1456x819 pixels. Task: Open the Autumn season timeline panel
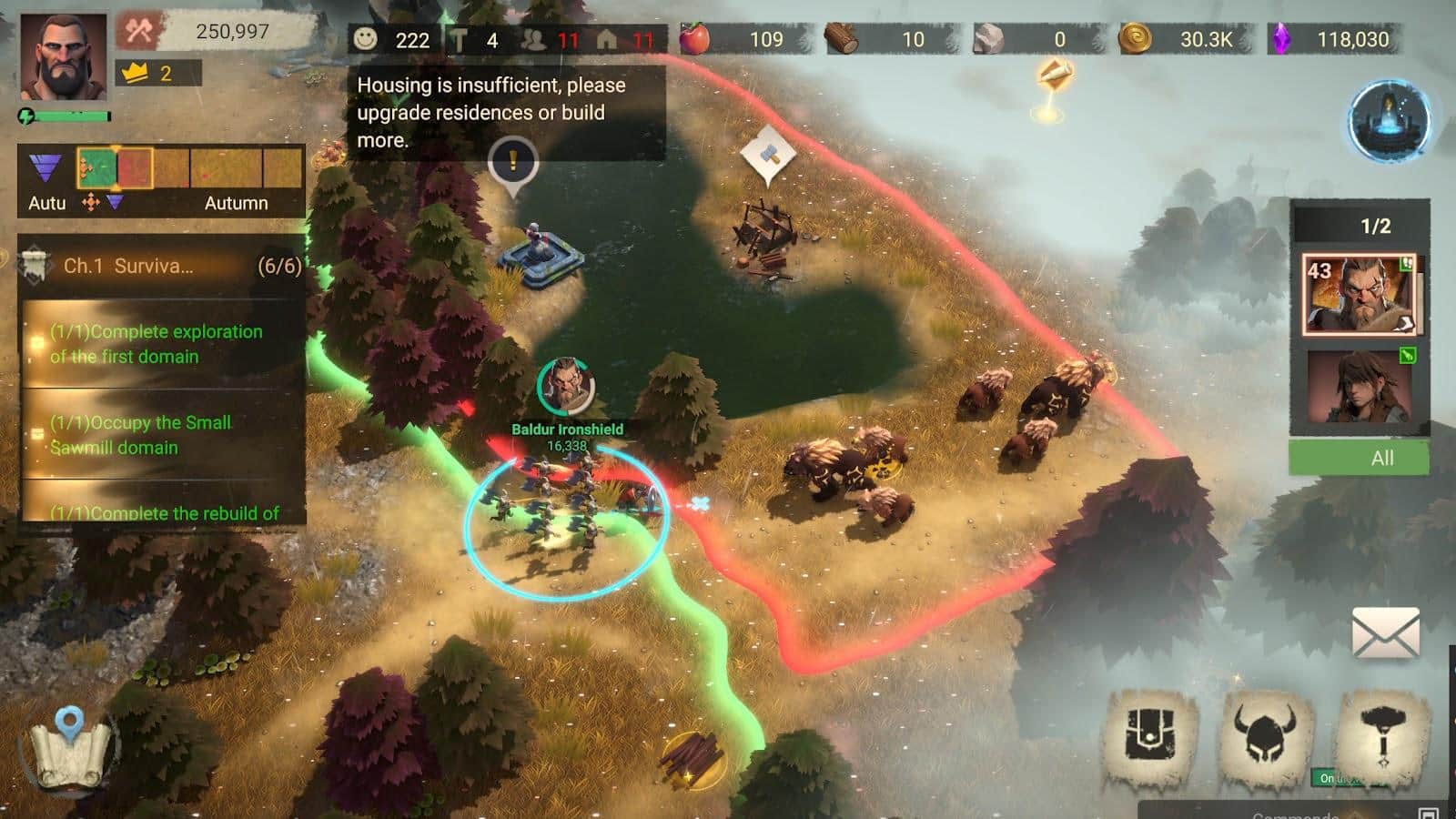pos(162,182)
